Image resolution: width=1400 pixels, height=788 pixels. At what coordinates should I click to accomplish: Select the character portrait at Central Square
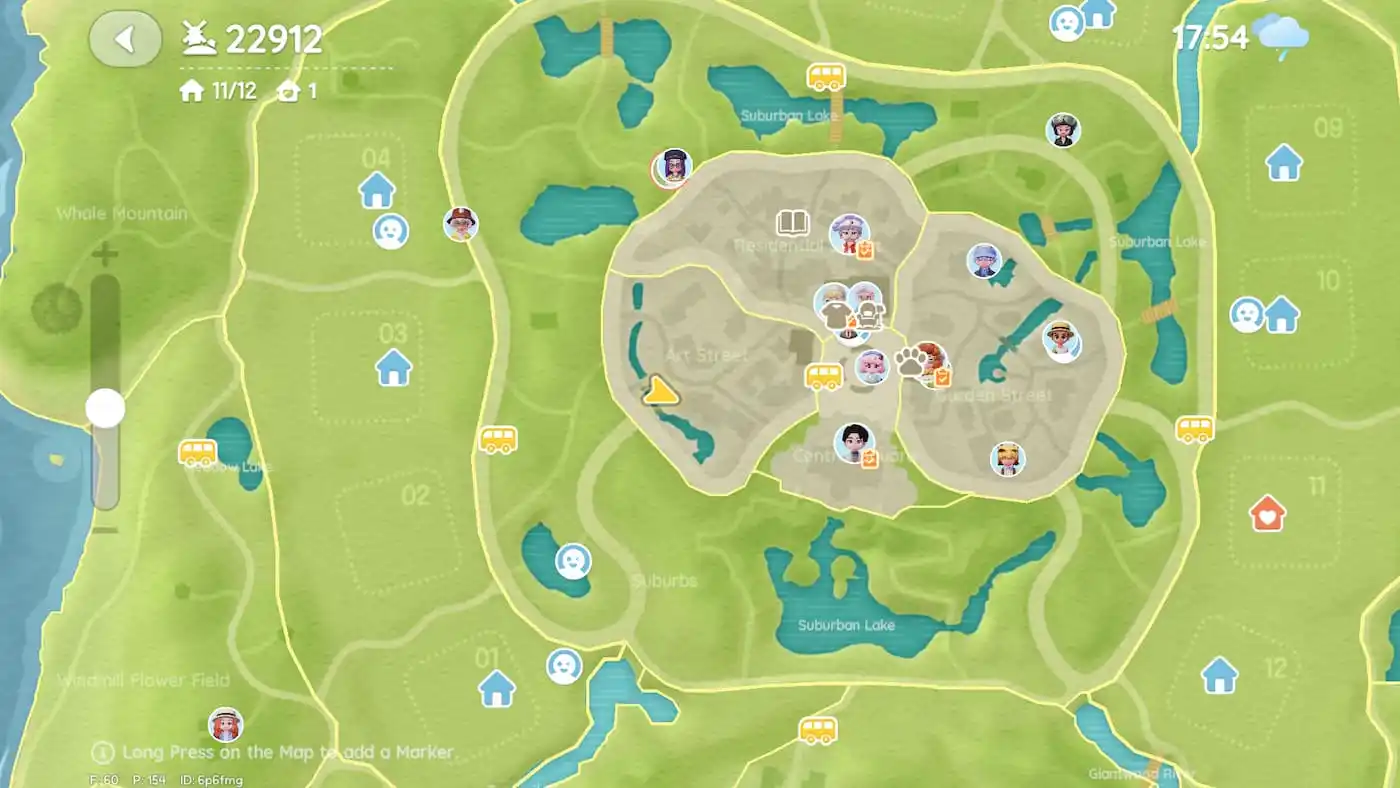pyautogui.click(x=853, y=443)
